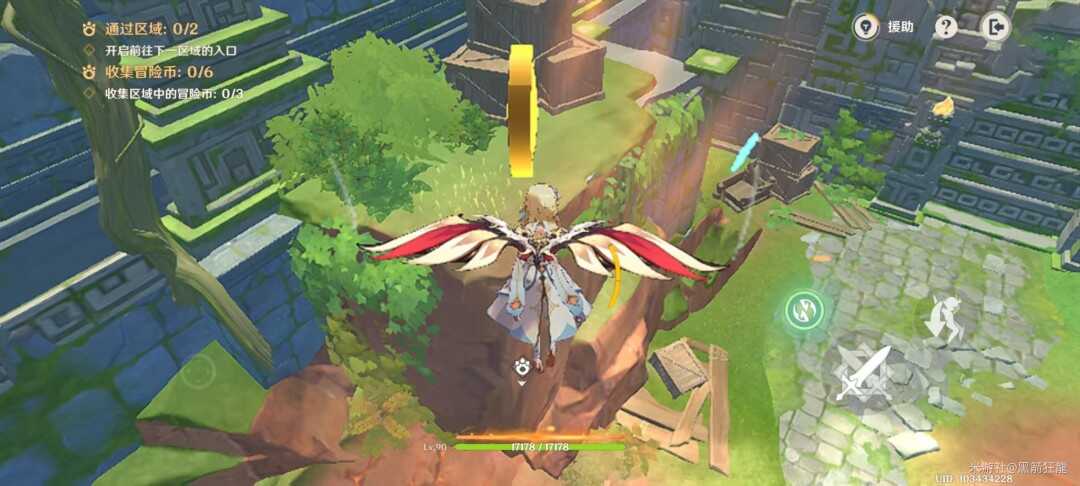This screenshot has height=486, width=1080.
Task: Tap the plunge drop-down action icon
Action: [943, 320]
